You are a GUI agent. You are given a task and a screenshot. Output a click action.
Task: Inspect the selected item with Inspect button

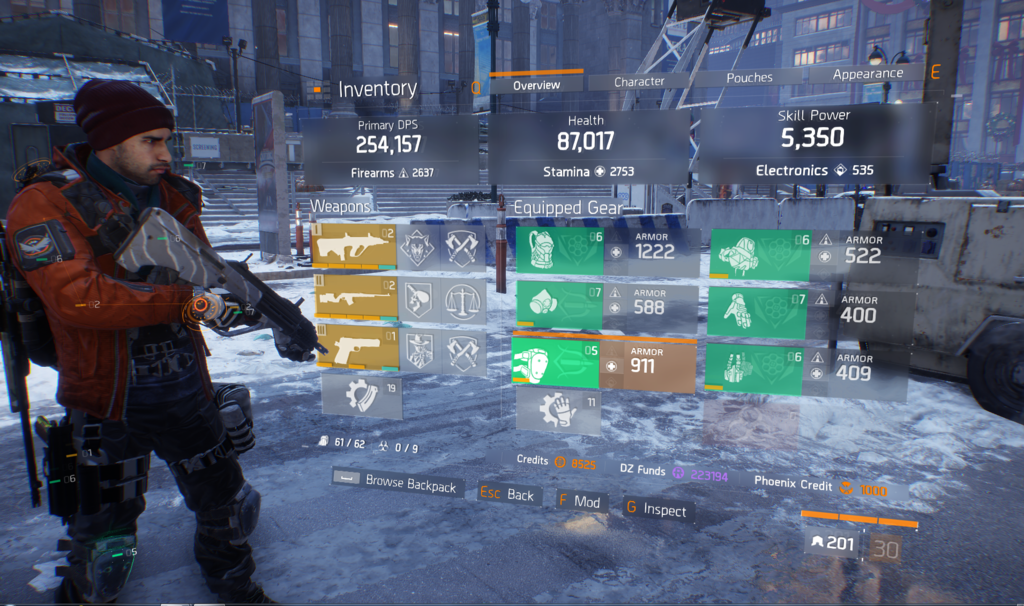click(656, 509)
